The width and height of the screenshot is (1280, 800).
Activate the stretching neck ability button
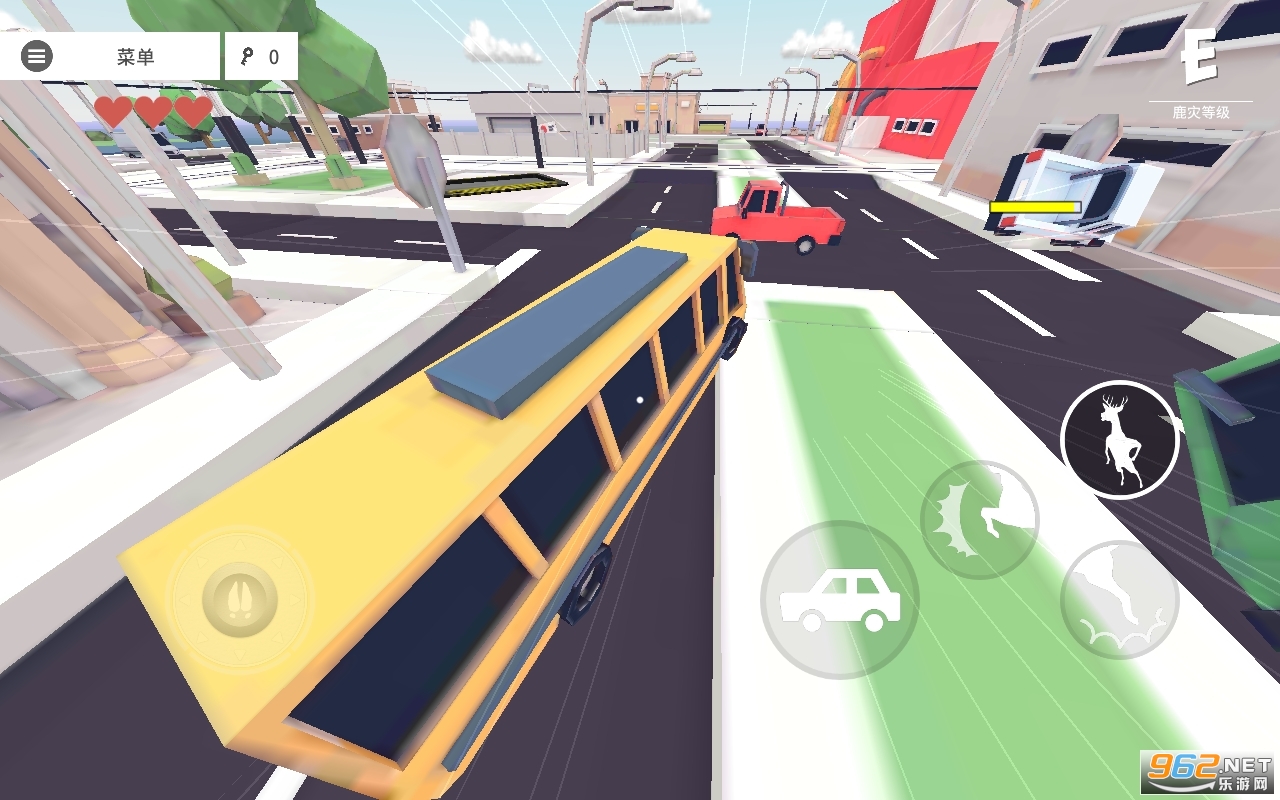1119,599
